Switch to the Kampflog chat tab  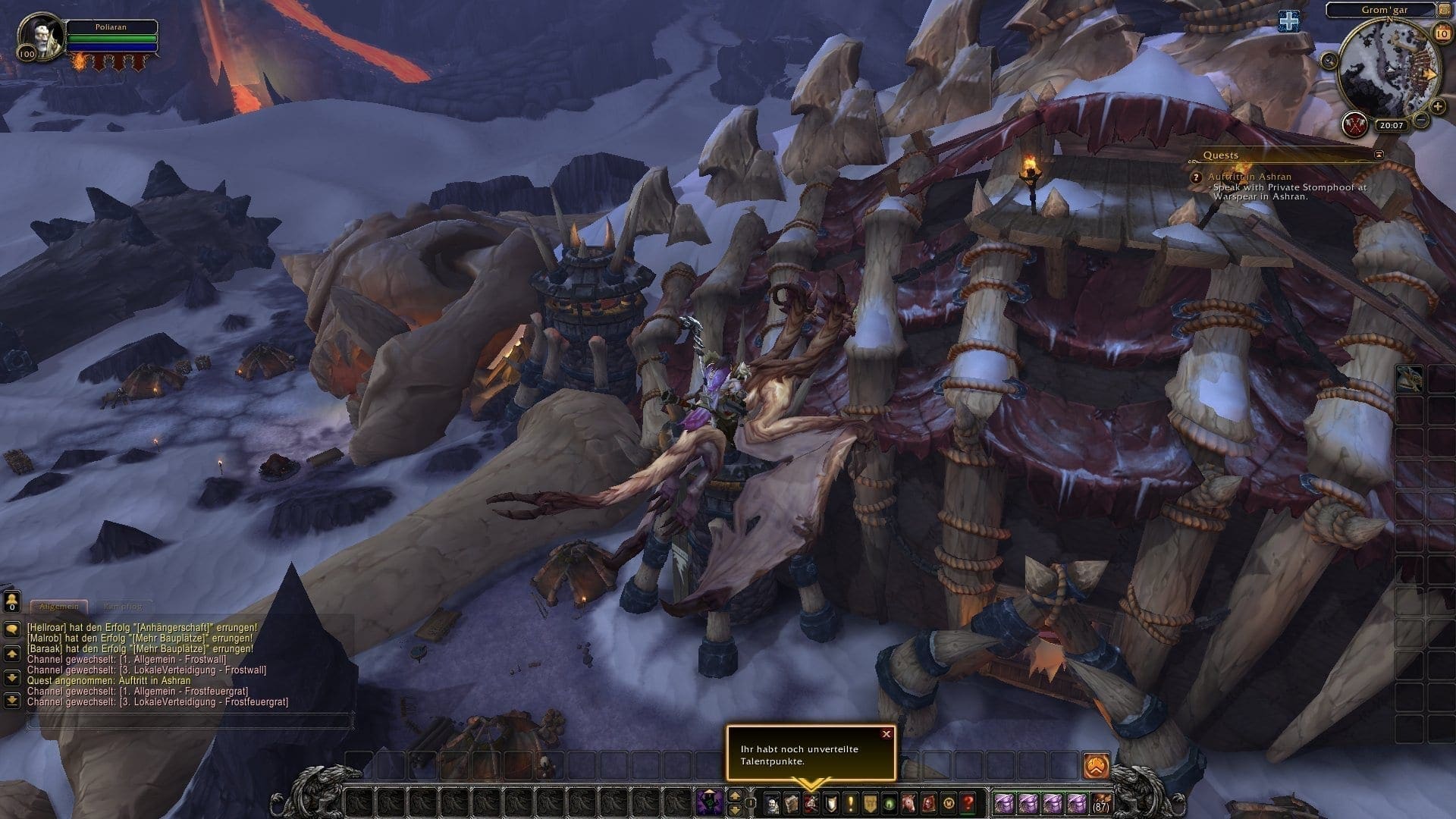click(122, 607)
